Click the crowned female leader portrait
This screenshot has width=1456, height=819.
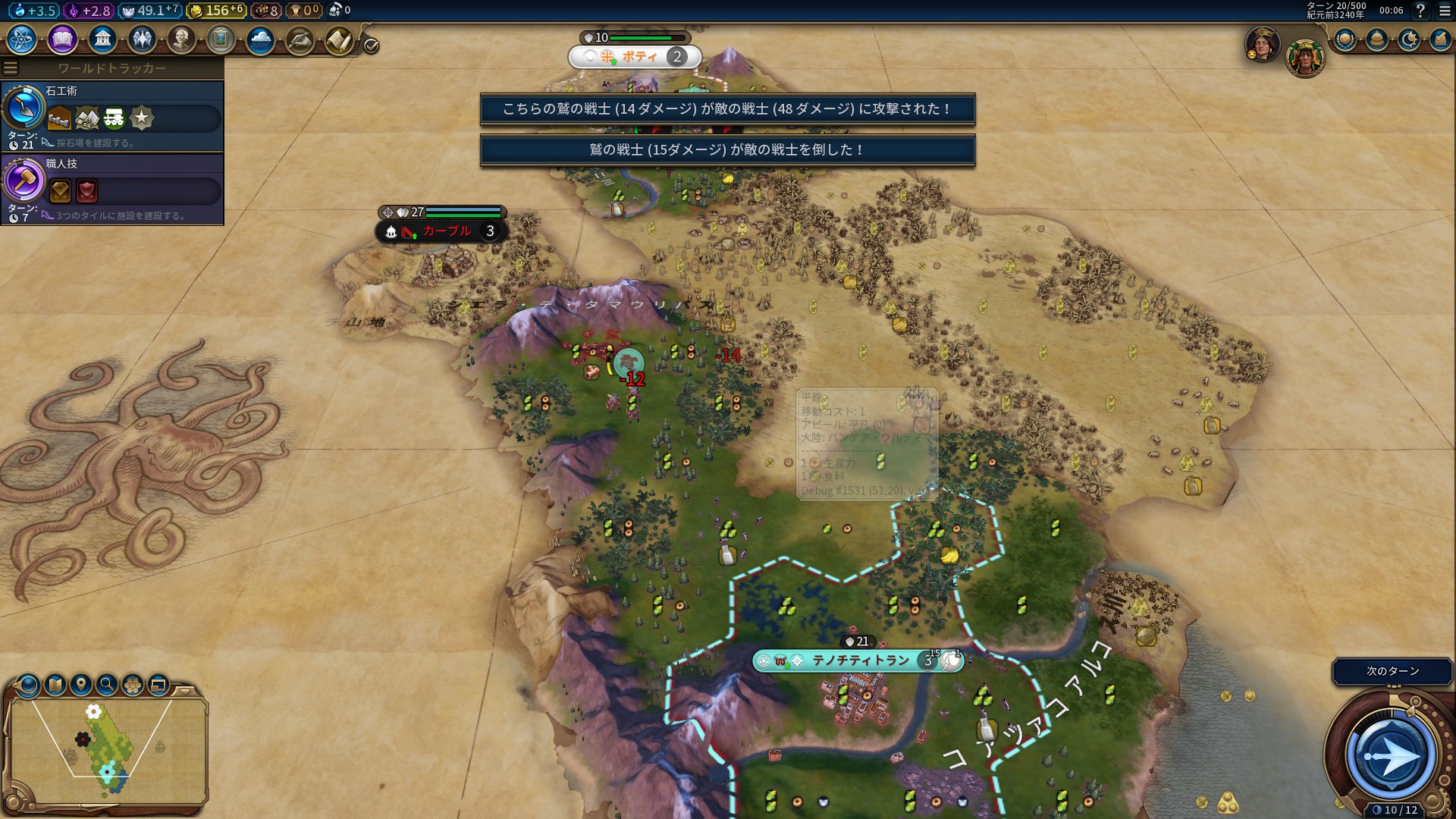(x=1262, y=44)
